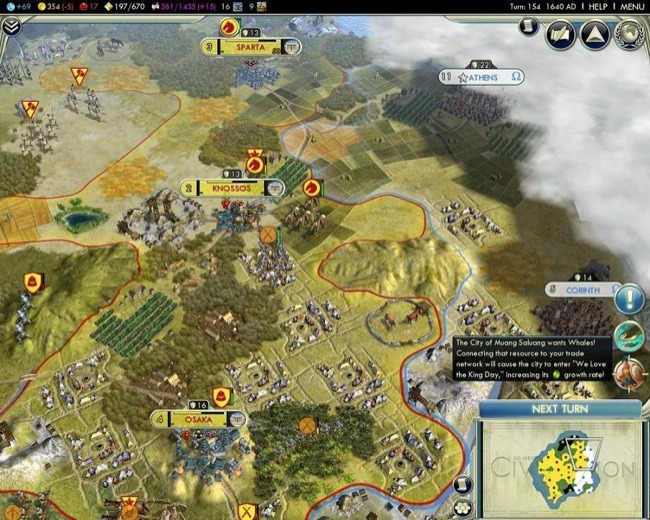Open the Osaka city banner
The height and width of the screenshot is (520, 650).
(x=197, y=418)
